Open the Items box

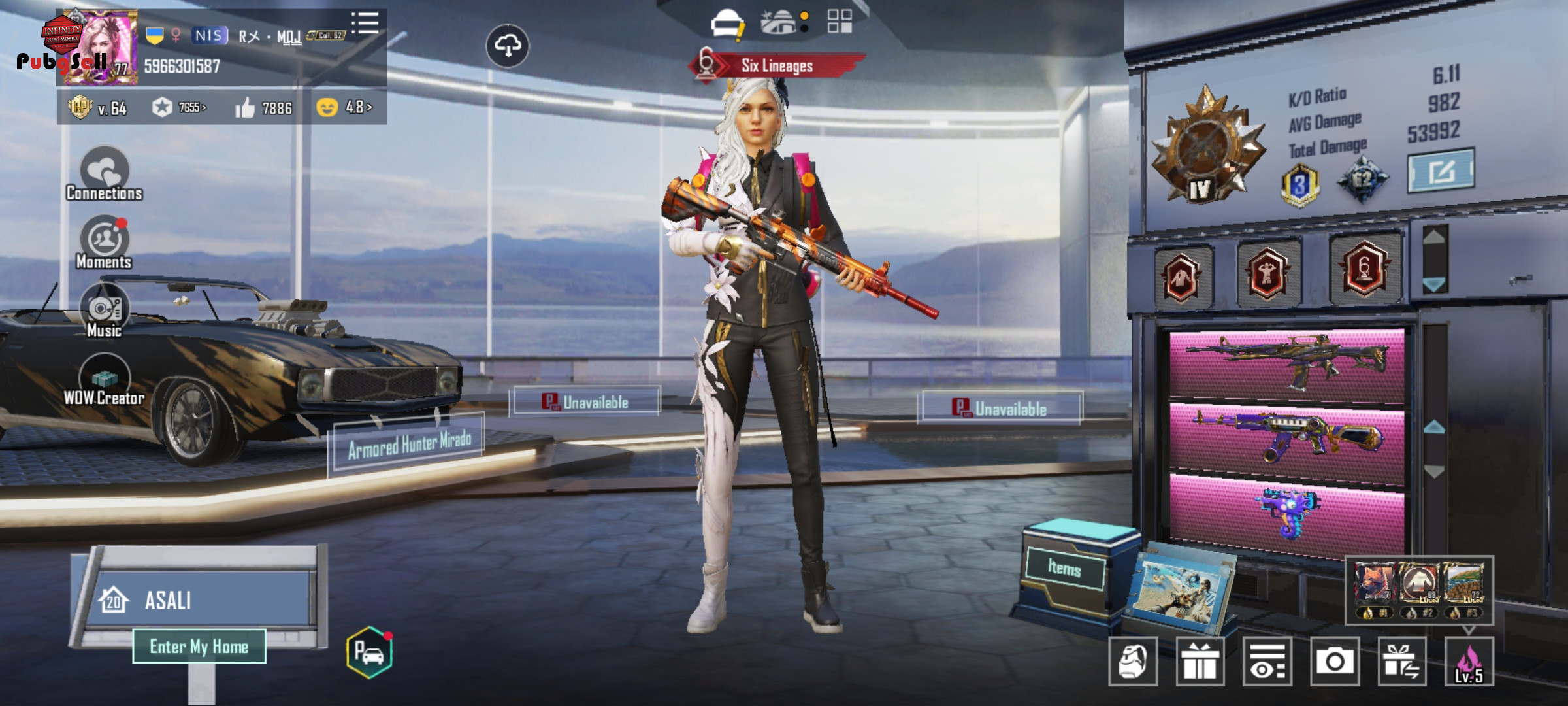(x=1065, y=568)
